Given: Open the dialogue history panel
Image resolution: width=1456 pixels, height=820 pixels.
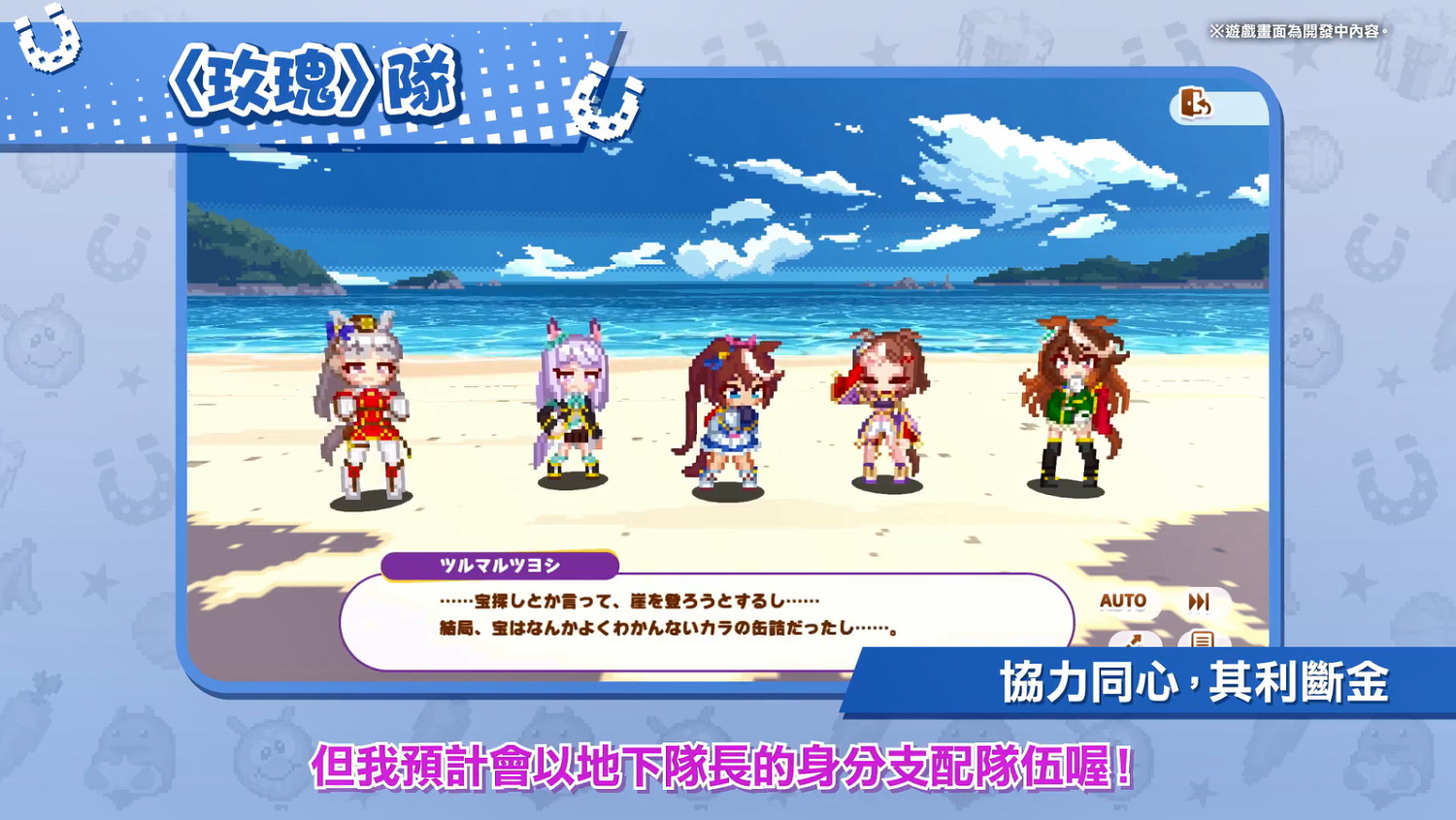Looking at the screenshot, I should point(1203,640).
